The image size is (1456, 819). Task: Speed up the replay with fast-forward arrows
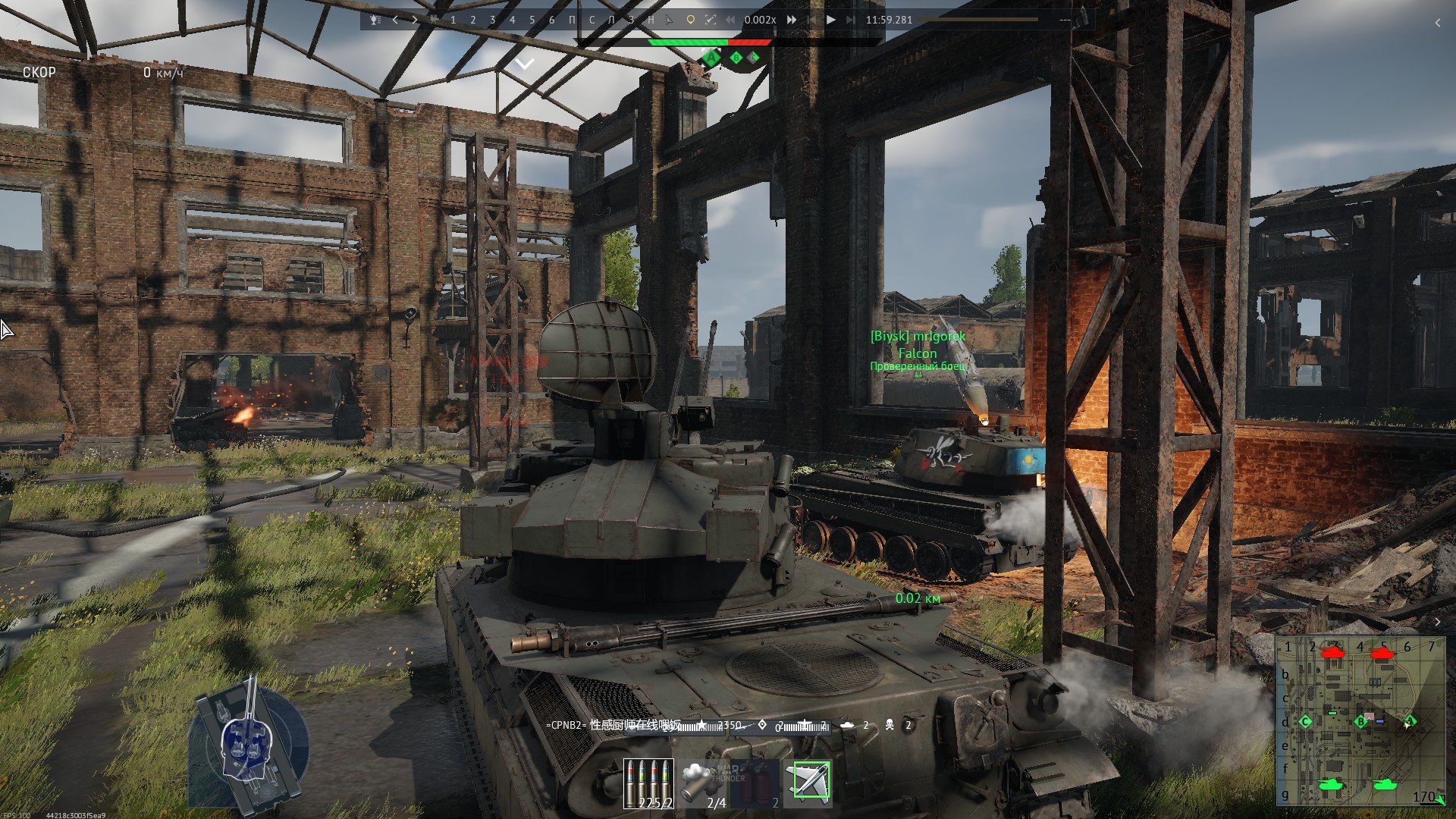click(x=792, y=20)
